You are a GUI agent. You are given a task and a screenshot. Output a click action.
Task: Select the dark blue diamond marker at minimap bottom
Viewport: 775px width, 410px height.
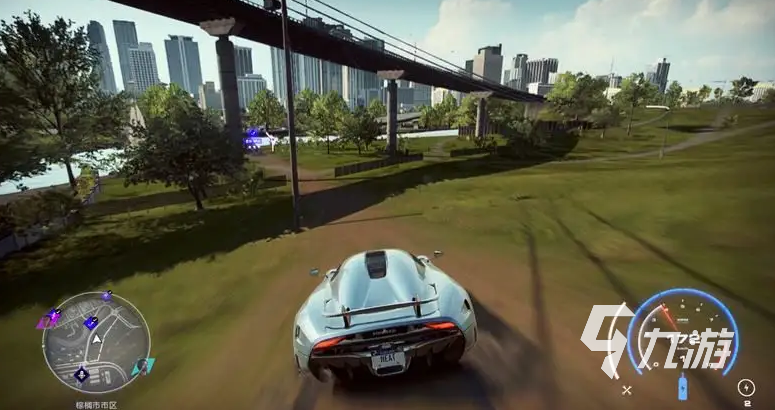(x=82, y=375)
